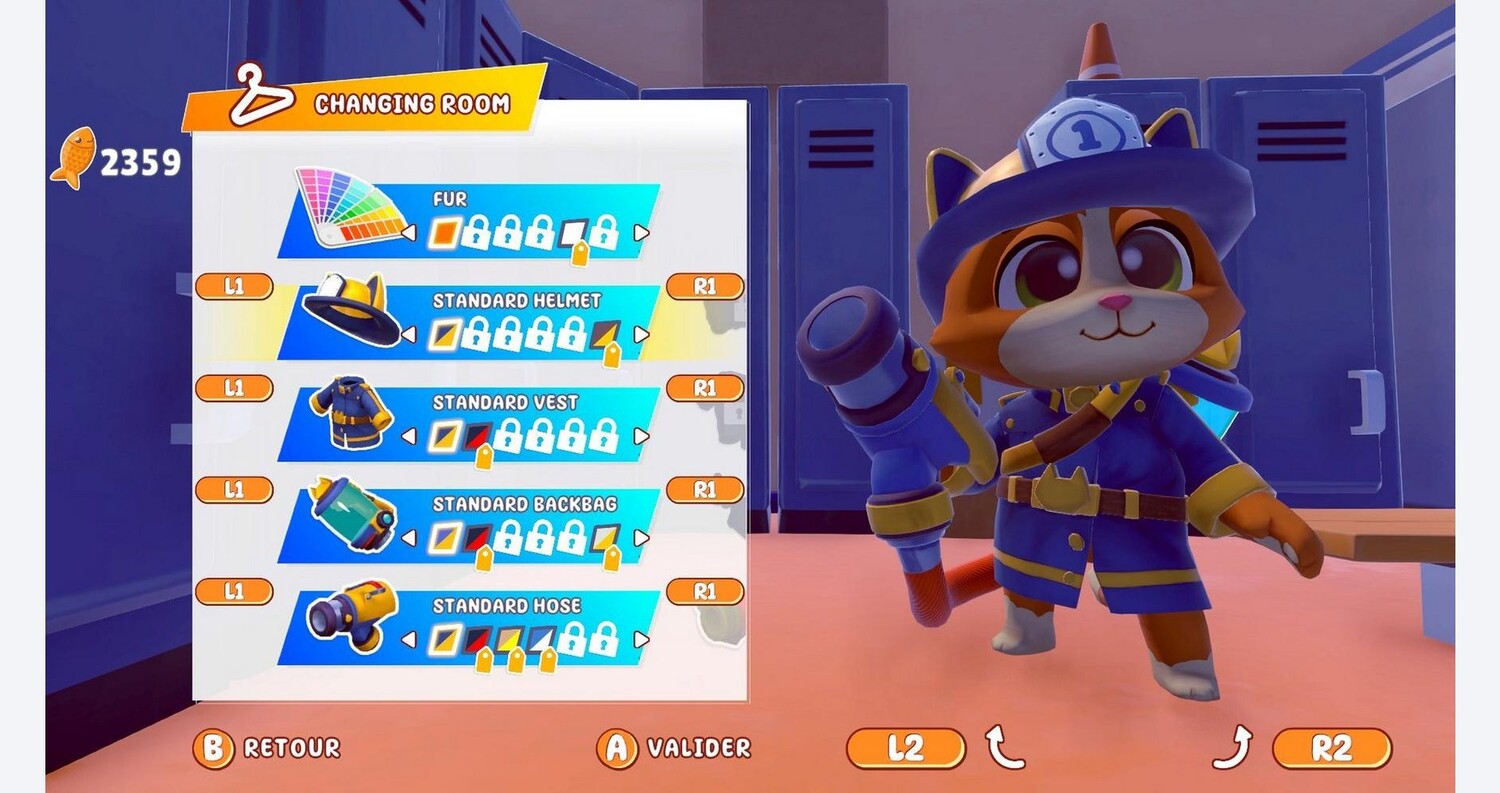Choose the red and black Standard Backbag swatch
The height and width of the screenshot is (793, 1500).
[476, 538]
